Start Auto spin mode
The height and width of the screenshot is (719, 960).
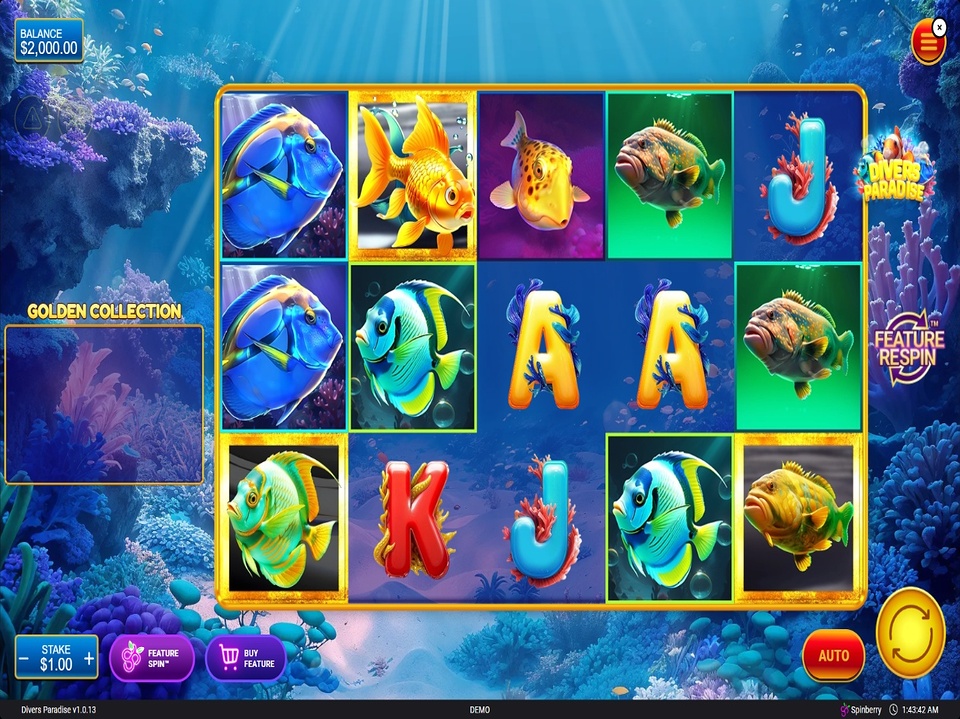pos(833,656)
